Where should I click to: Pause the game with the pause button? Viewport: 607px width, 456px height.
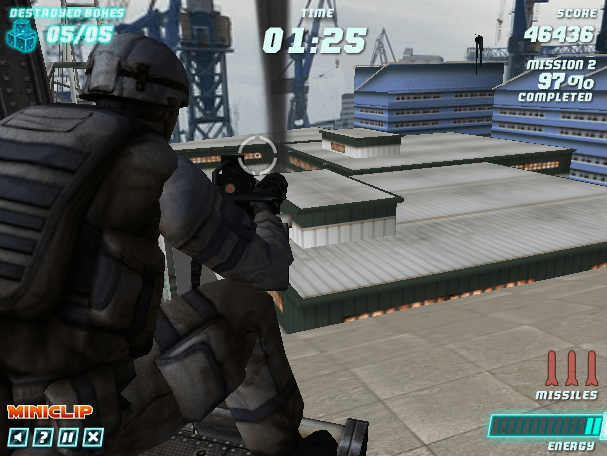click(x=67, y=436)
